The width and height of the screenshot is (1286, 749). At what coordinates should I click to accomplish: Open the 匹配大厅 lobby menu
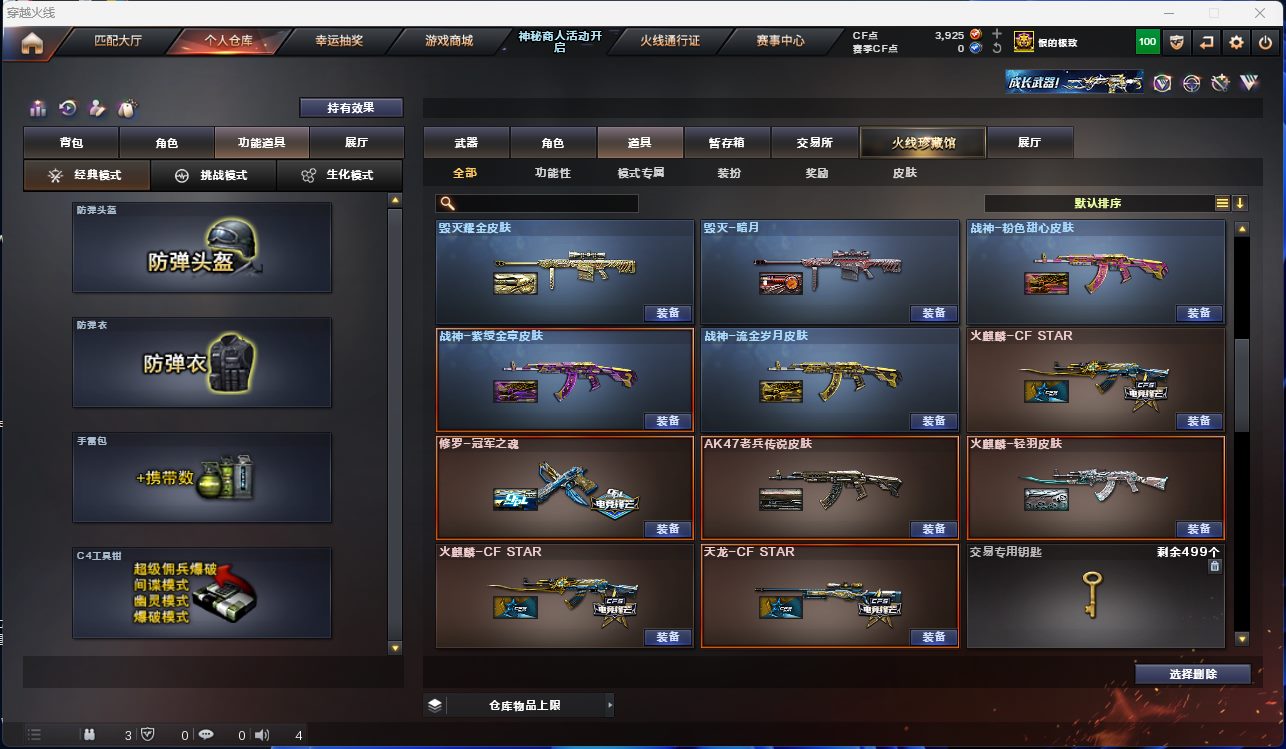[118, 41]
